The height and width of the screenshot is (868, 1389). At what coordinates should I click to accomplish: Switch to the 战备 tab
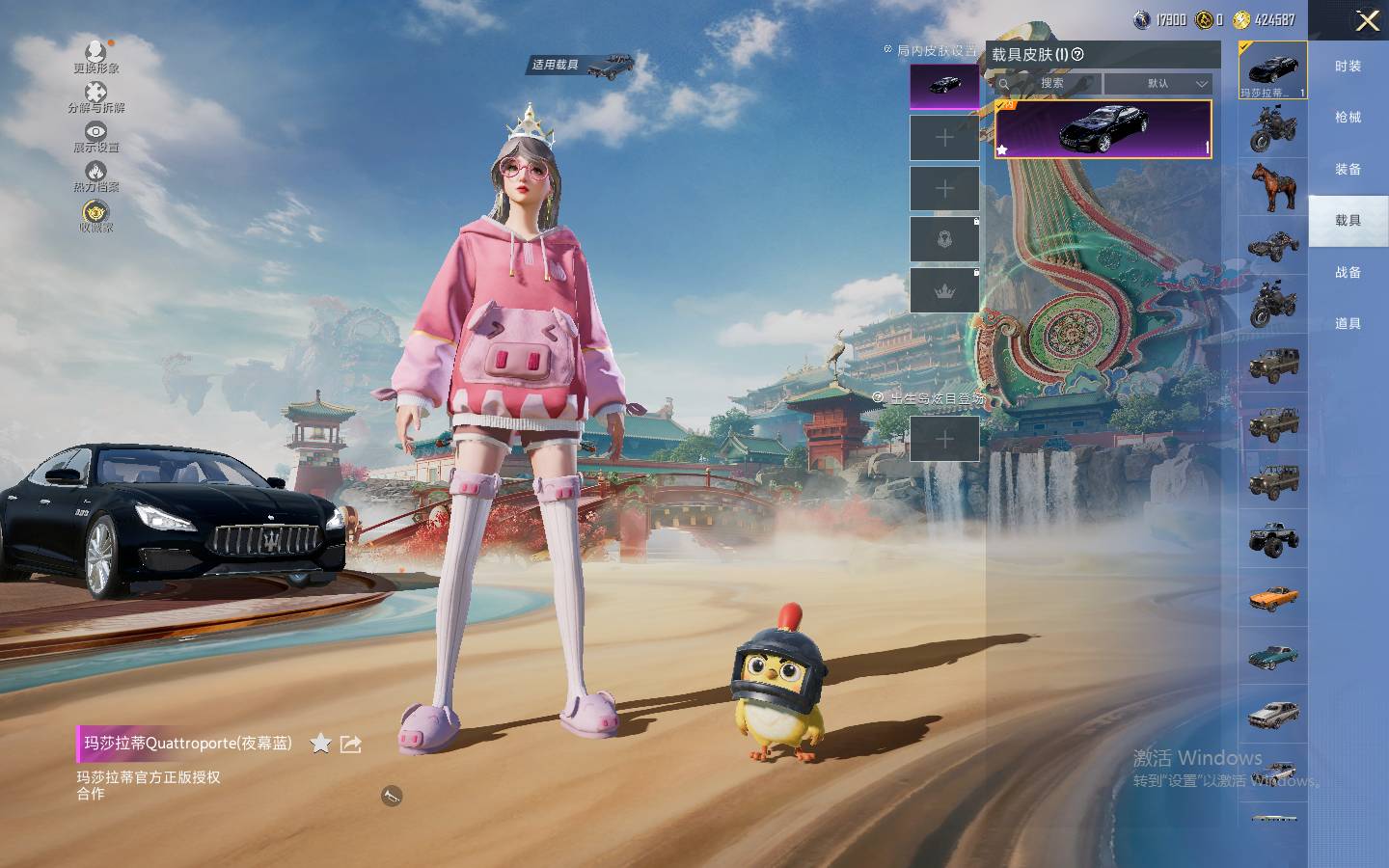click(1348, 273)
